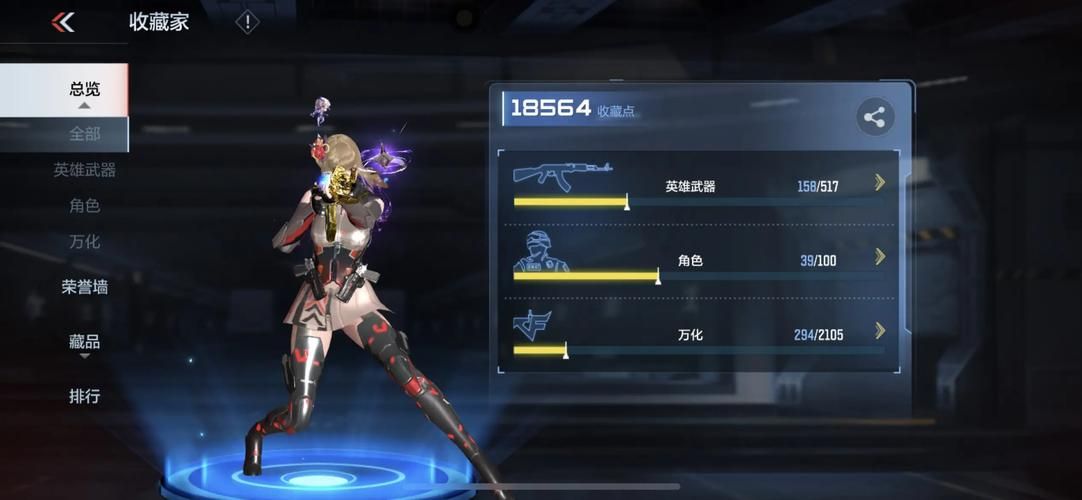Choose the 万化 sidebar category
This screenshot has height=500, width=1082.
coord(84,242)
